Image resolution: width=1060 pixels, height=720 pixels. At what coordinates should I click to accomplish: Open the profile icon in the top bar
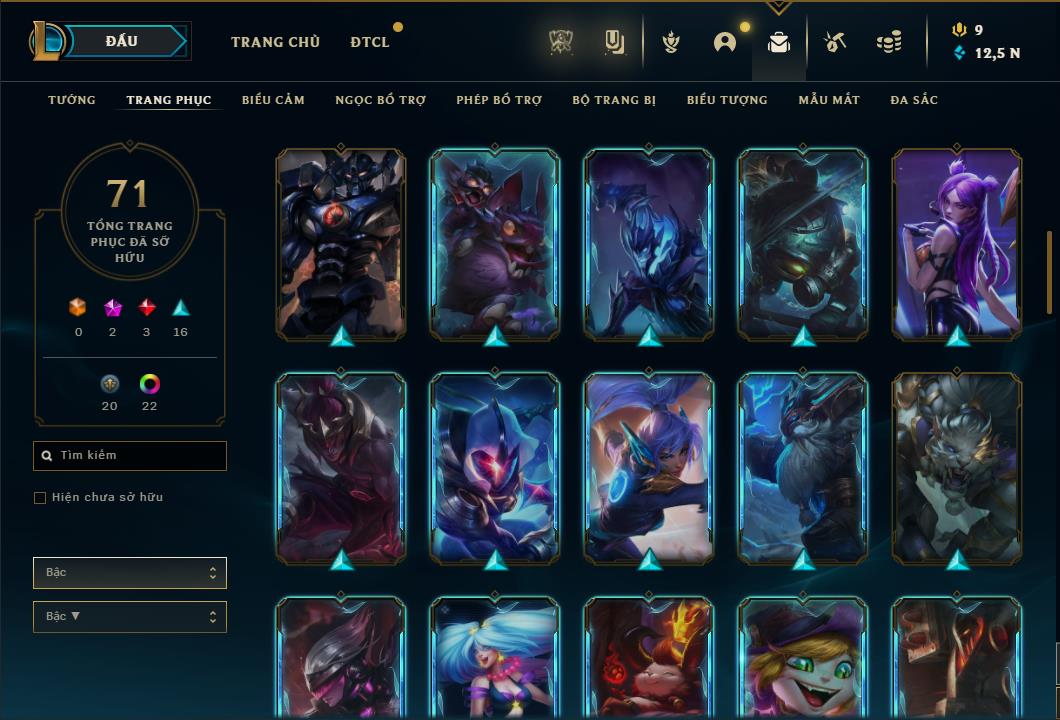click(725, 42)
